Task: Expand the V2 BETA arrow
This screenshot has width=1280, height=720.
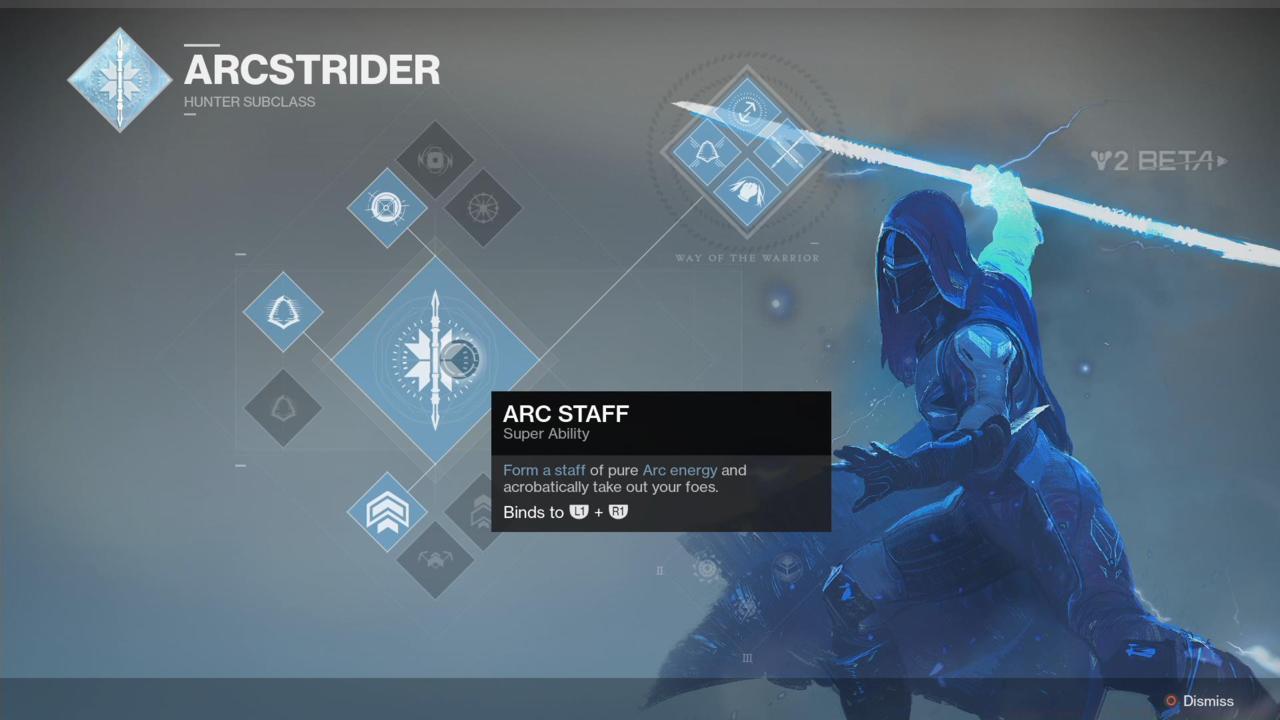Action: (x=1222, y=161)
